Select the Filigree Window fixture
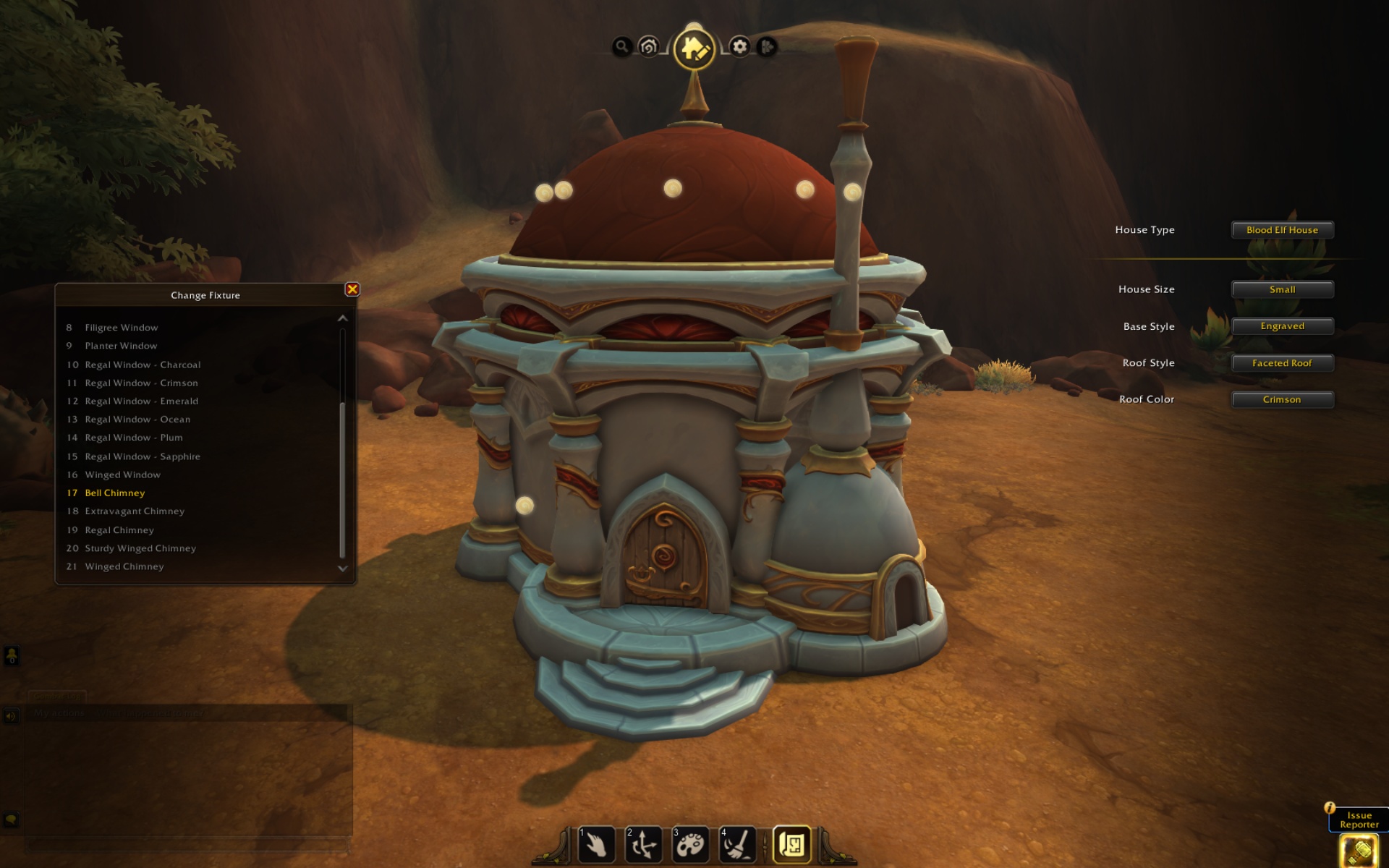1389x868 pixels. coord(122,328)
